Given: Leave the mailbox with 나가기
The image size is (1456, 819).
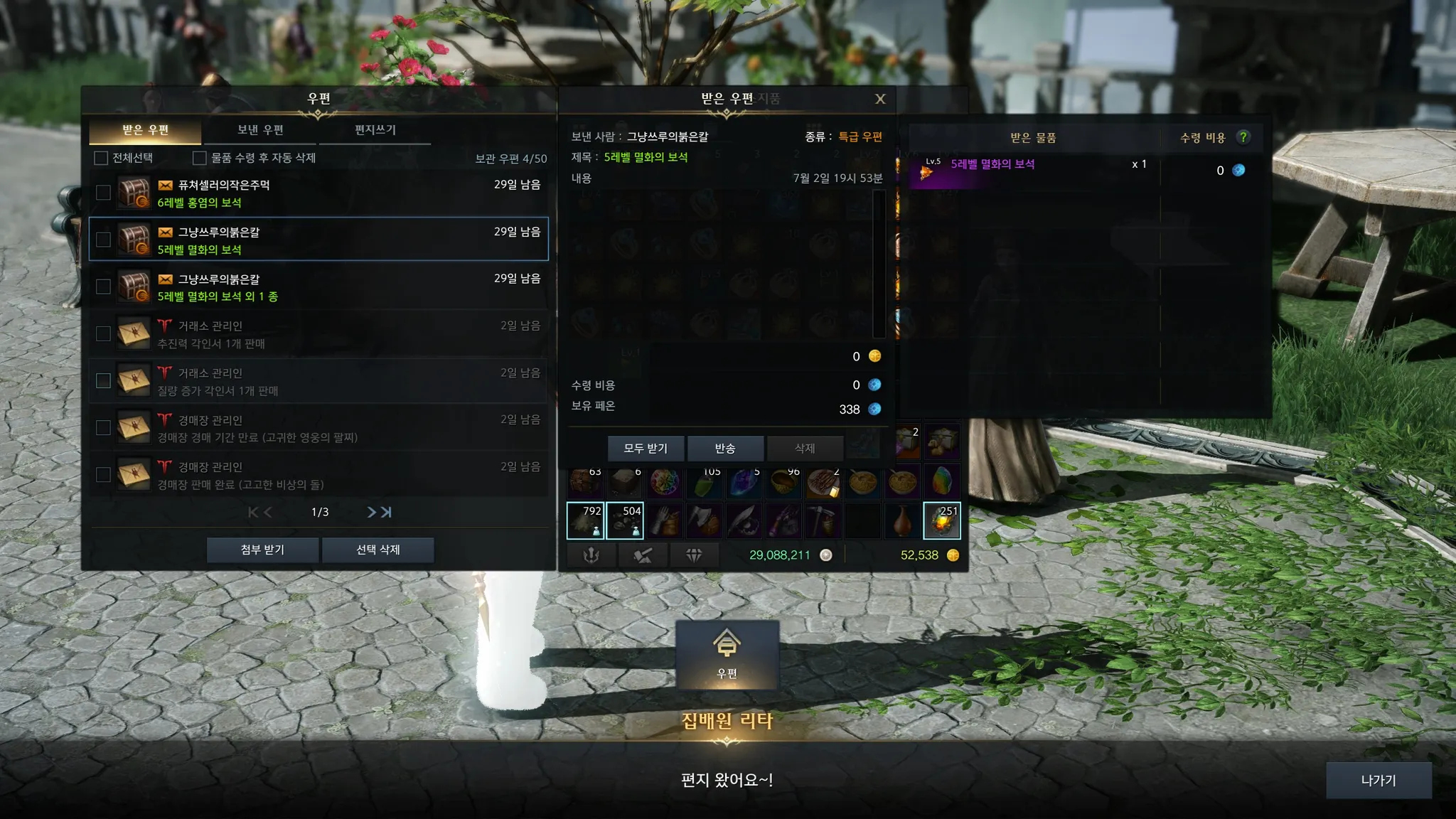Looking at the screenshot, I should coord(1378,780).
